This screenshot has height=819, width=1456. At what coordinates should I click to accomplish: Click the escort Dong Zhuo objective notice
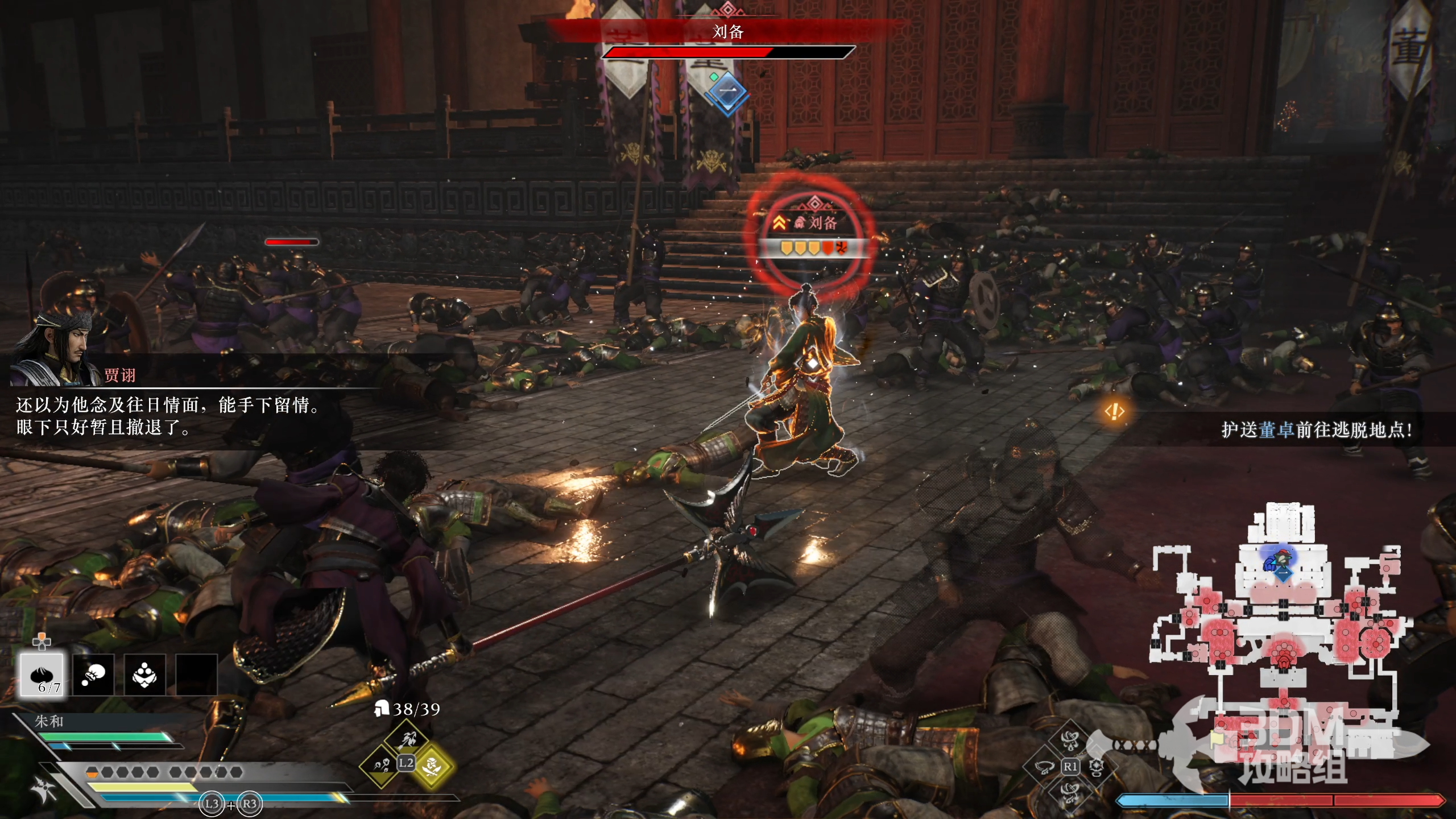pos(1316,430)
